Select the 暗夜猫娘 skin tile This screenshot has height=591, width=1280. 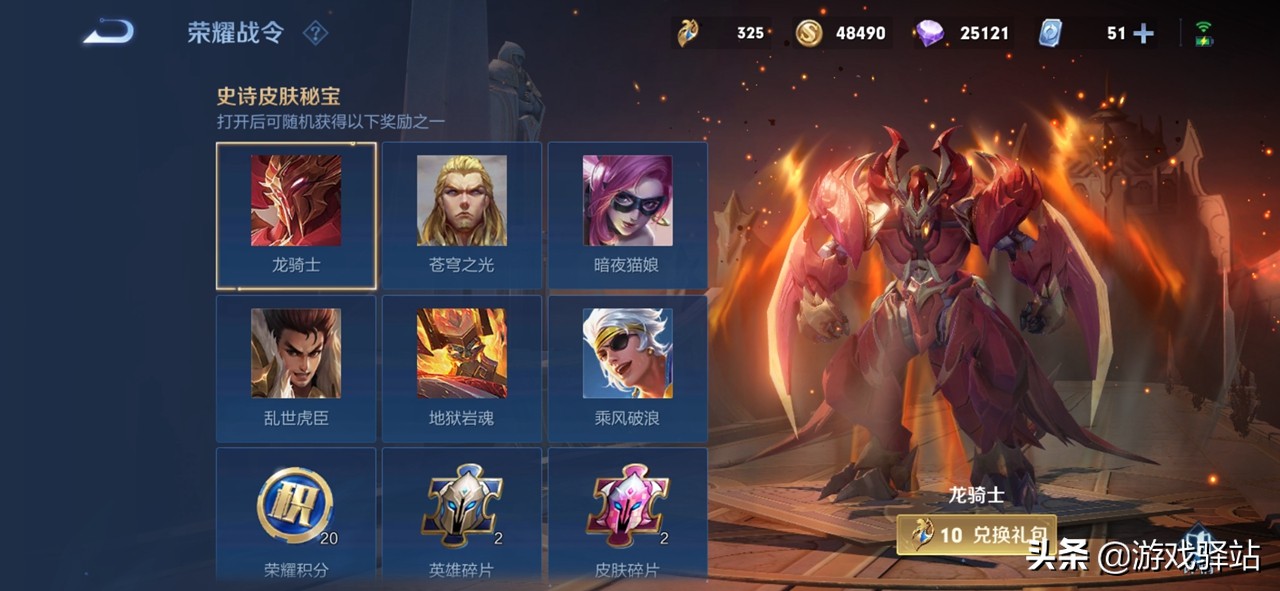coord(627,215)
